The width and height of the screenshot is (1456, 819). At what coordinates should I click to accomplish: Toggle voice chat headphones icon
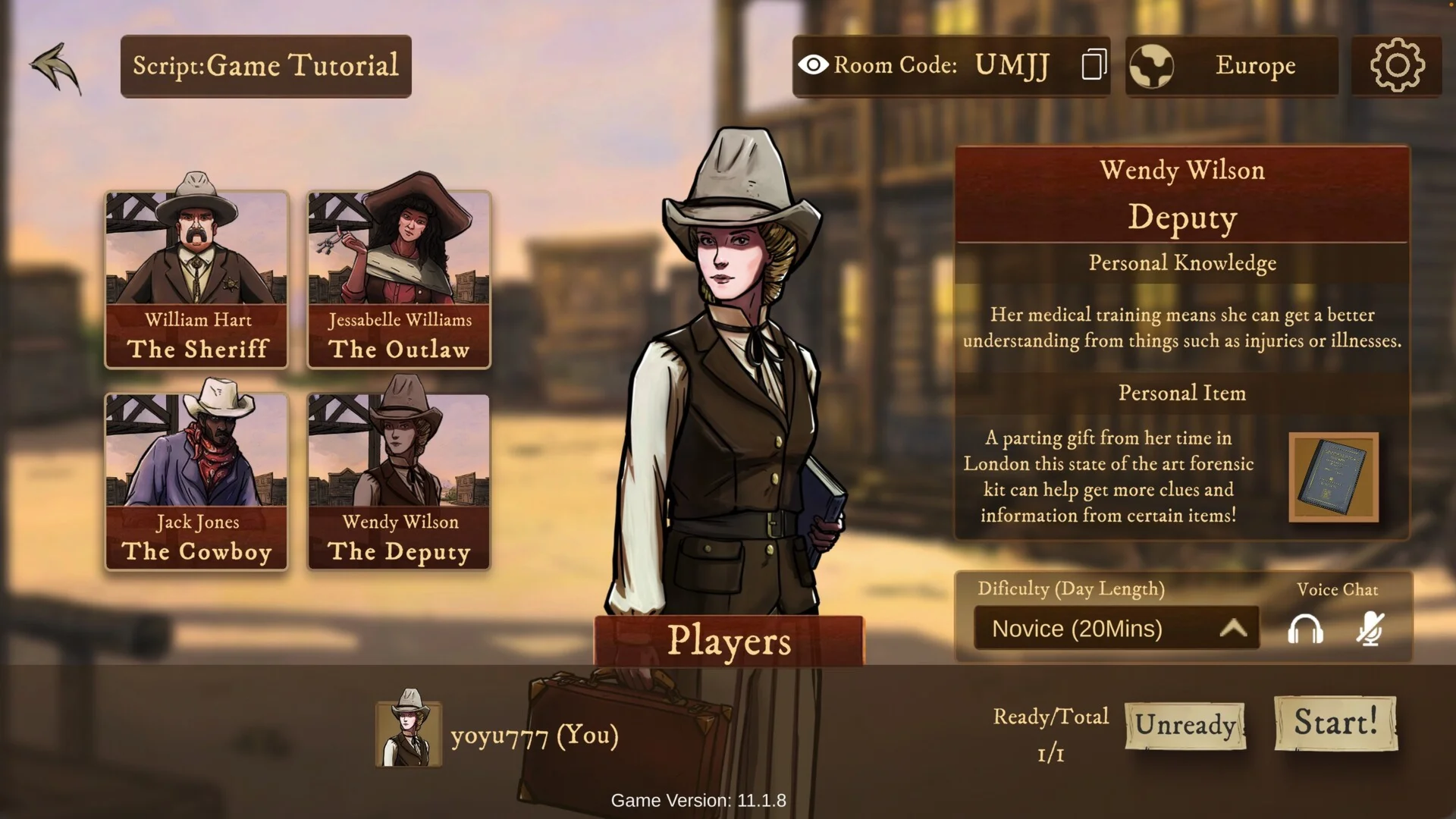(1305, 629)
